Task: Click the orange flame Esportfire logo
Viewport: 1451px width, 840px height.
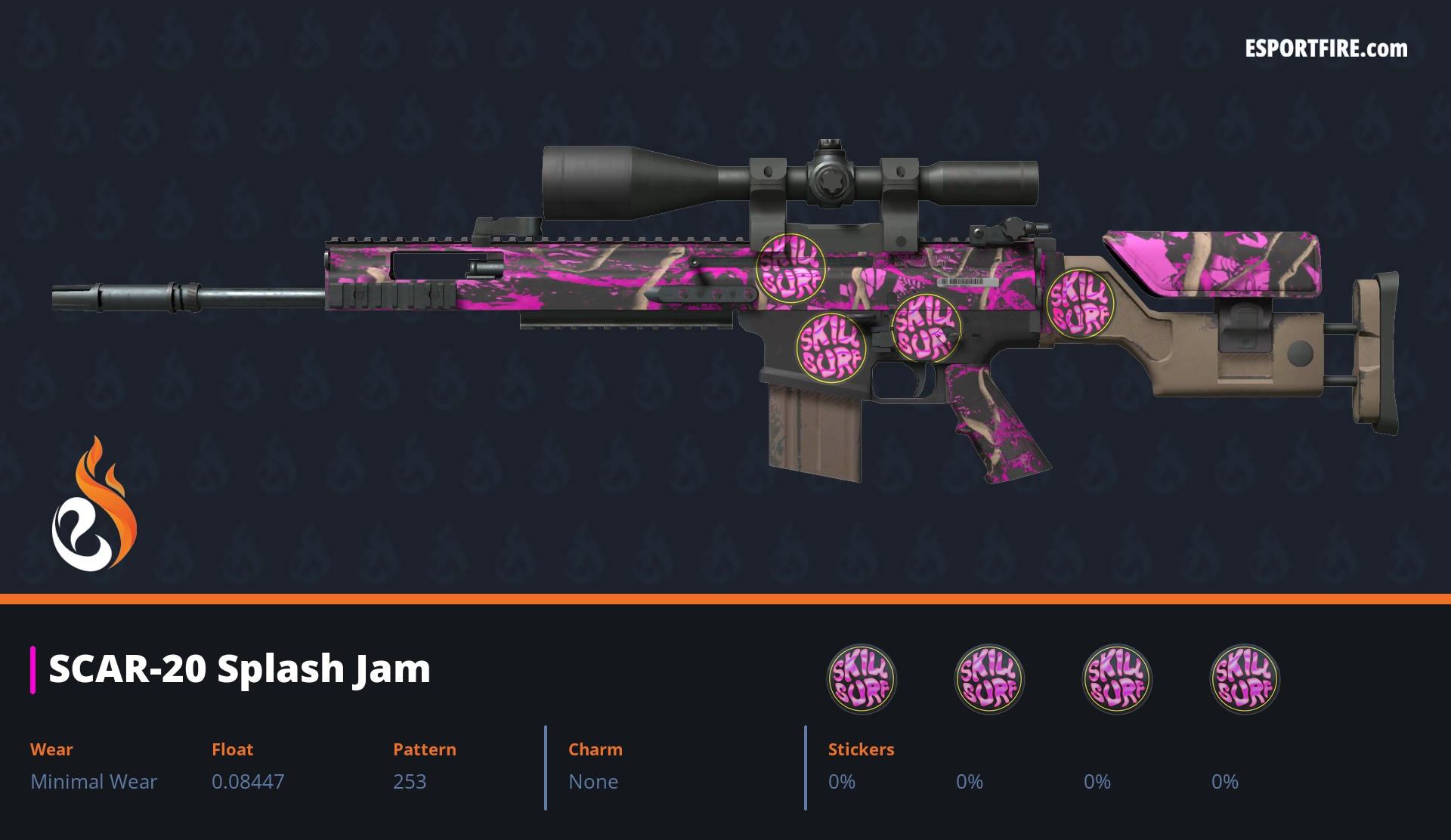Action: pos(94,505)
